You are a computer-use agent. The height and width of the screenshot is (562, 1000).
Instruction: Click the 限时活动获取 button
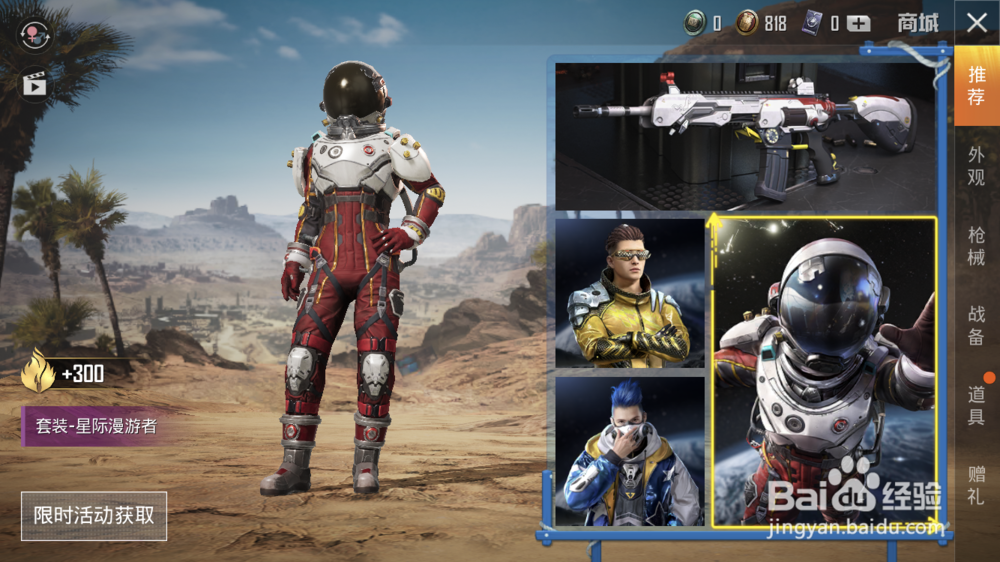pos(94,516)
